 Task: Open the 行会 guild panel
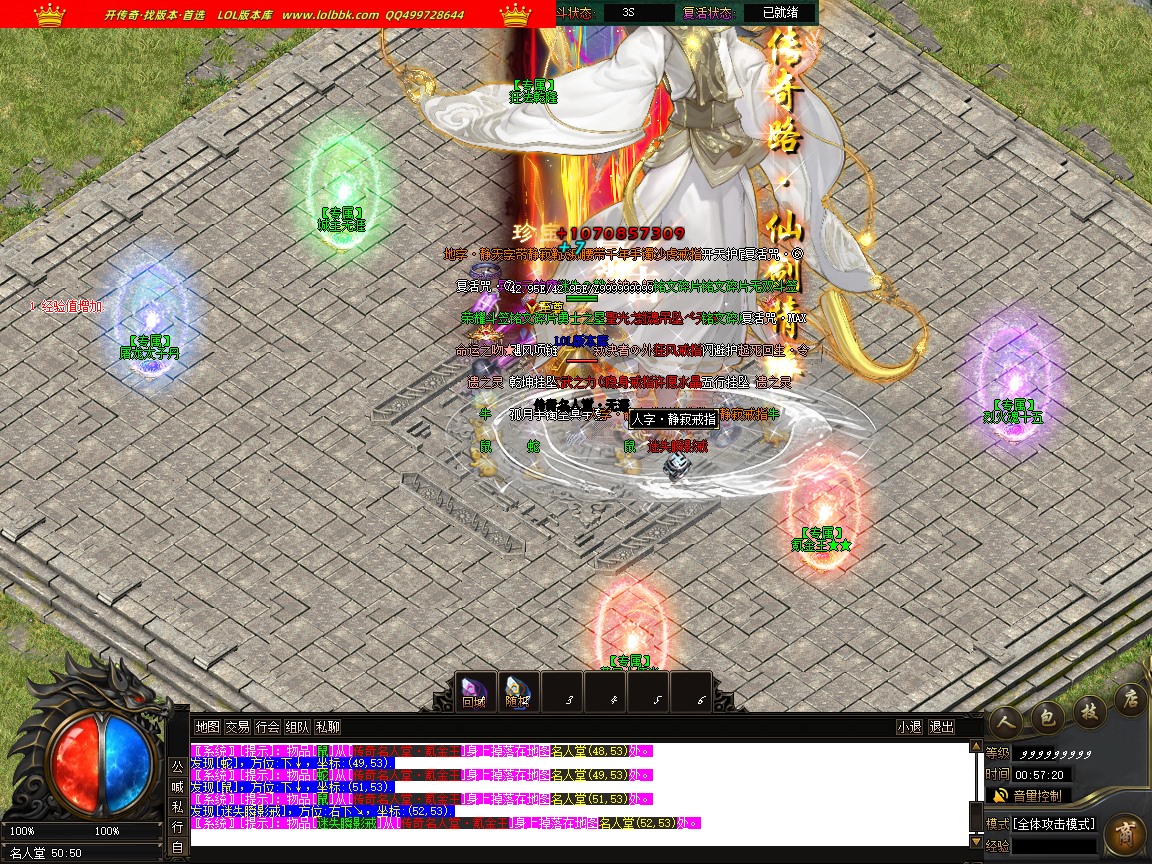coord(267,727)
